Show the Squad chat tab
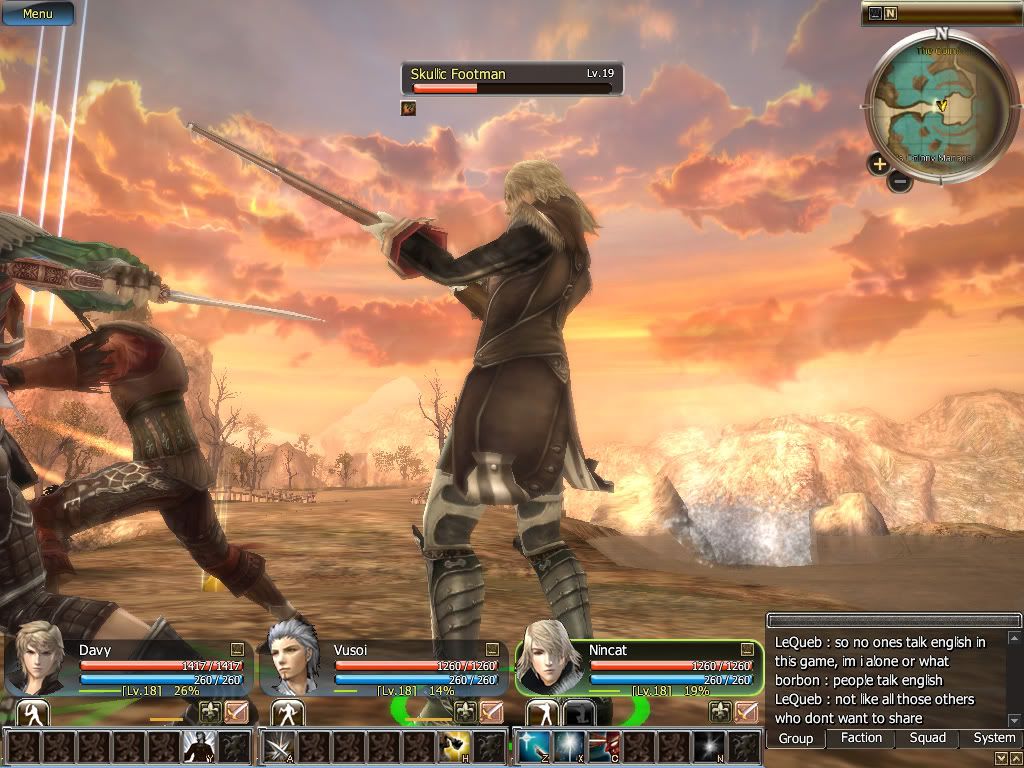 927,738
